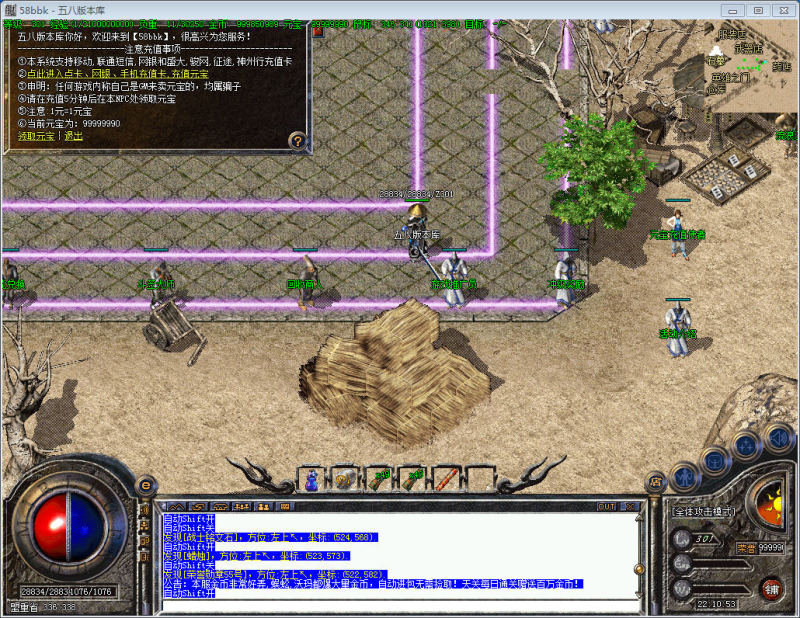The width and height of the screenshot is (800, 618).
Task: Close the game window with the X button
Action: [782, 9]
